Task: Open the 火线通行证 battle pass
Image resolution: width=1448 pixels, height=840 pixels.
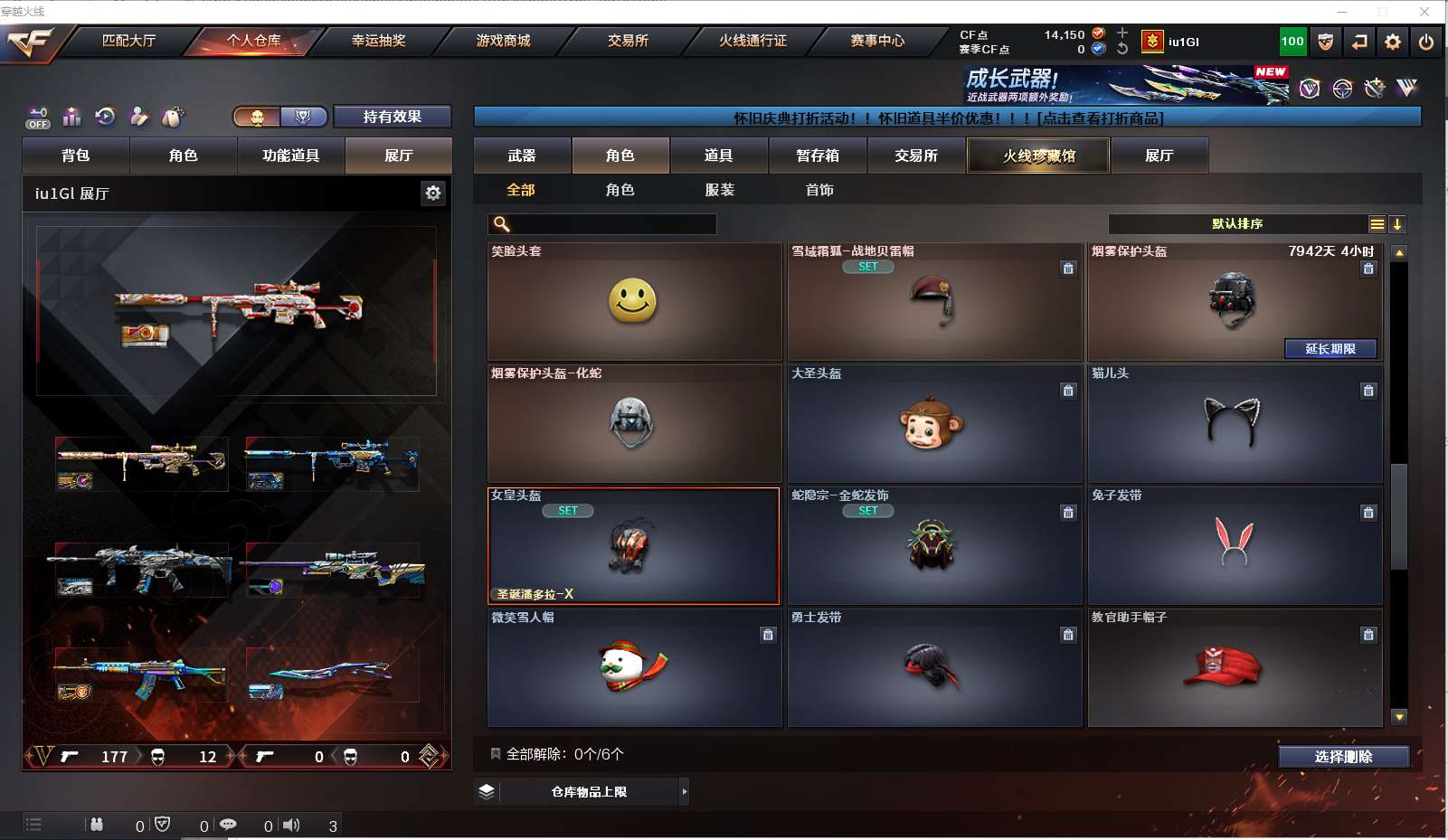Action: [752, 41]
